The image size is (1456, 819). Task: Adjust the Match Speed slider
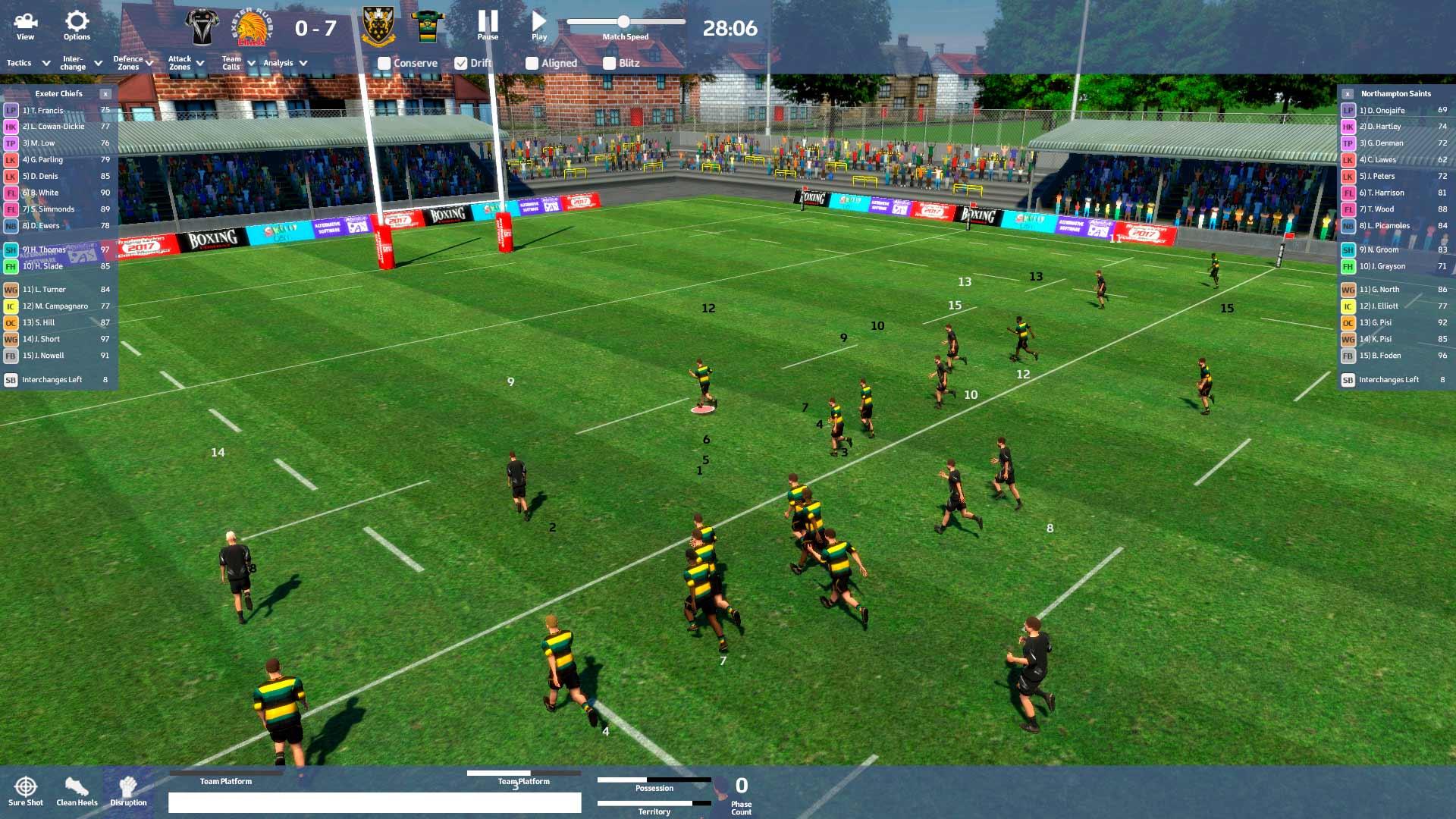tap(623, 22)
